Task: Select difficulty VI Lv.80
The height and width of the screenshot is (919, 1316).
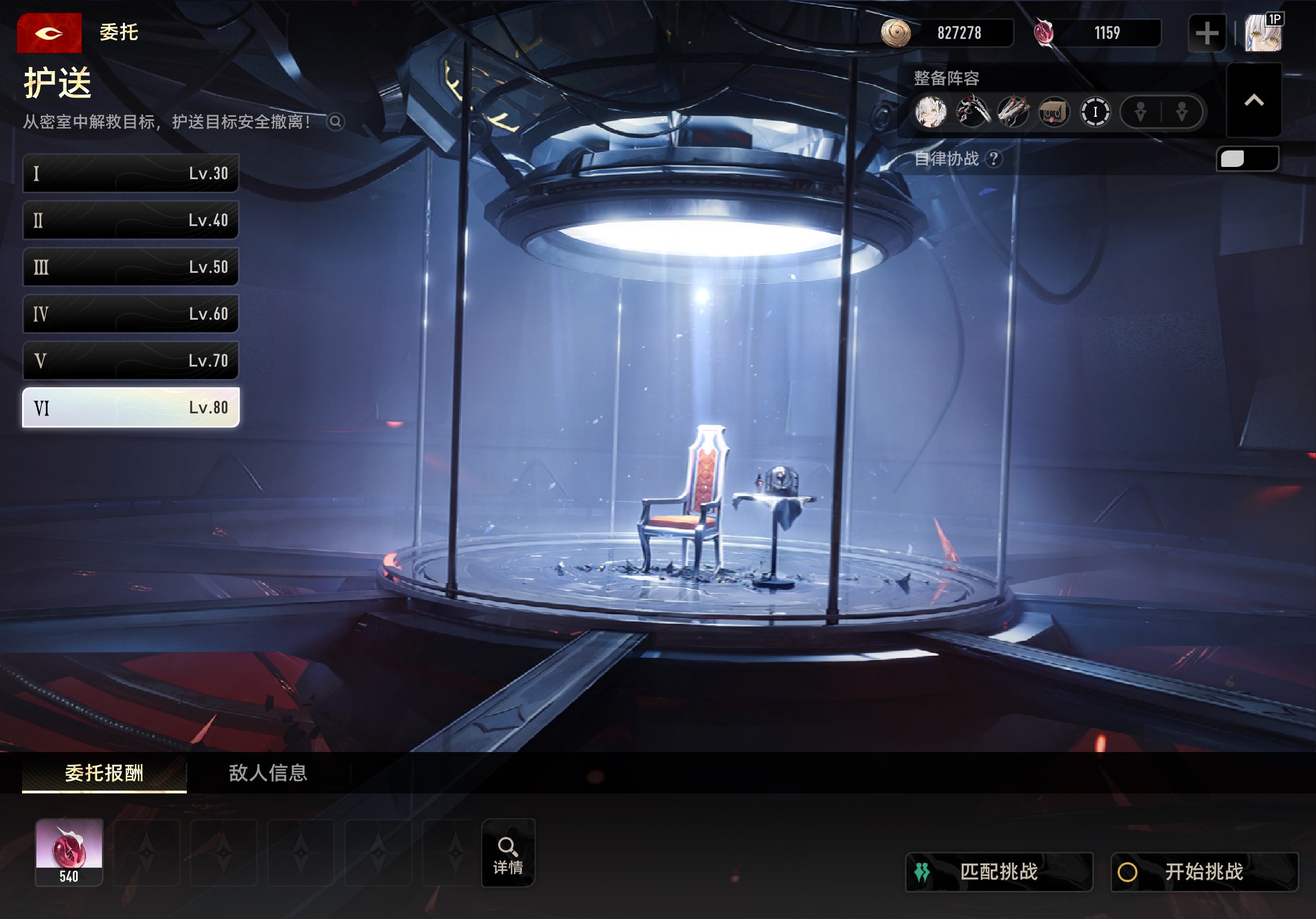Action: pyautogui.click(x=131, y=408)
